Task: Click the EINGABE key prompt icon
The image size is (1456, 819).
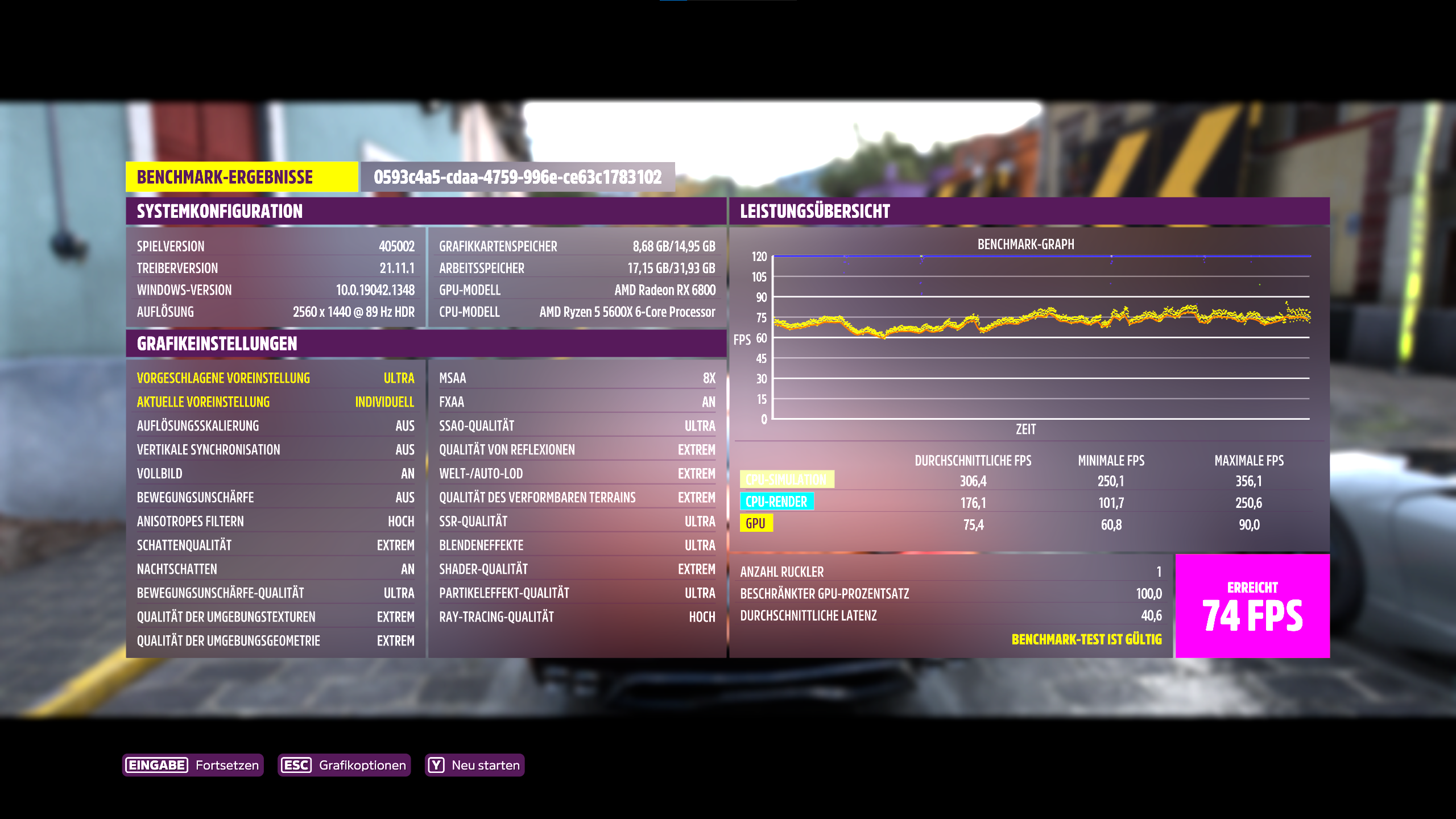Action: click(x=156, y=765)
